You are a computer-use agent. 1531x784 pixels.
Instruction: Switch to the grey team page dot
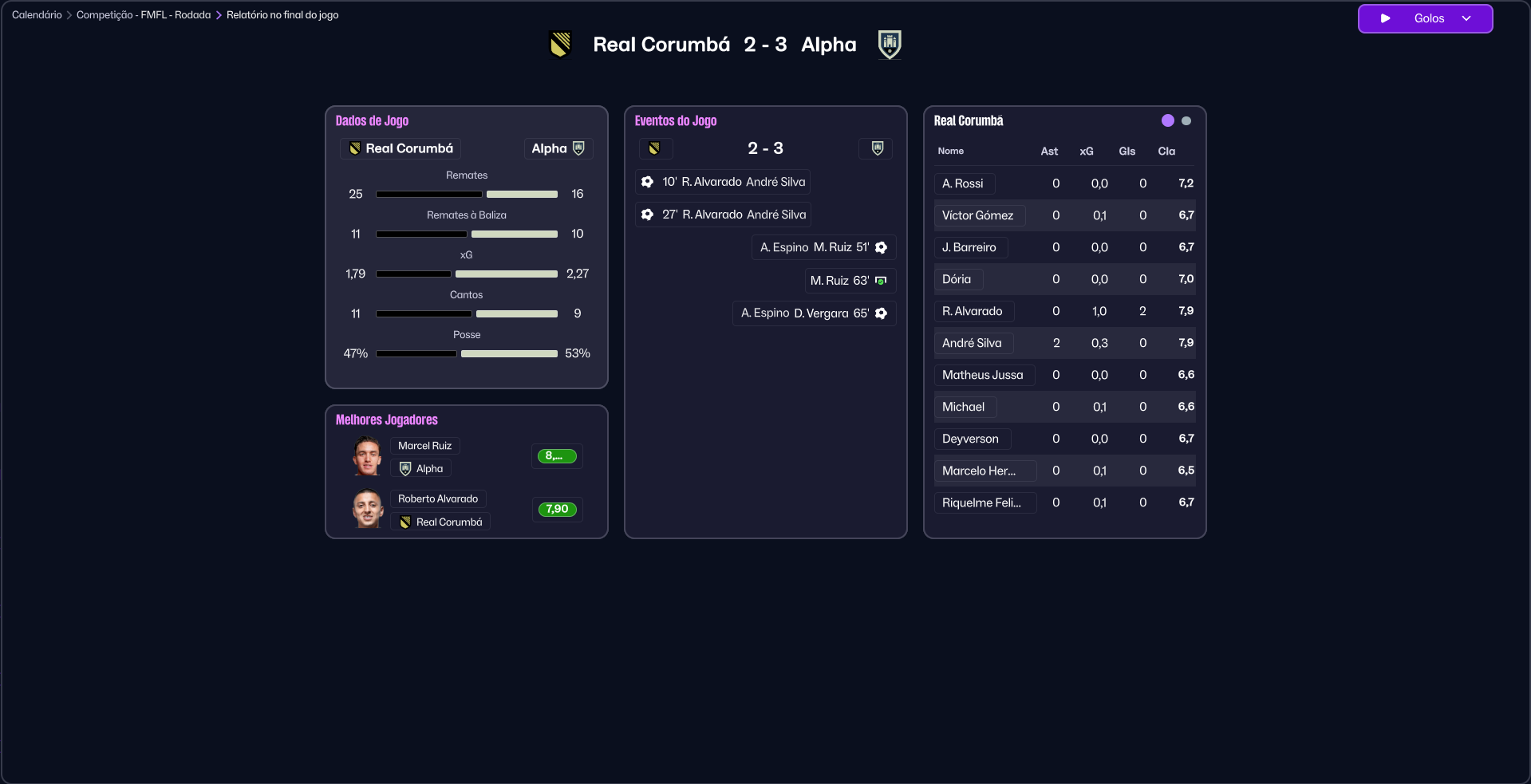[x=1186, y=121]
